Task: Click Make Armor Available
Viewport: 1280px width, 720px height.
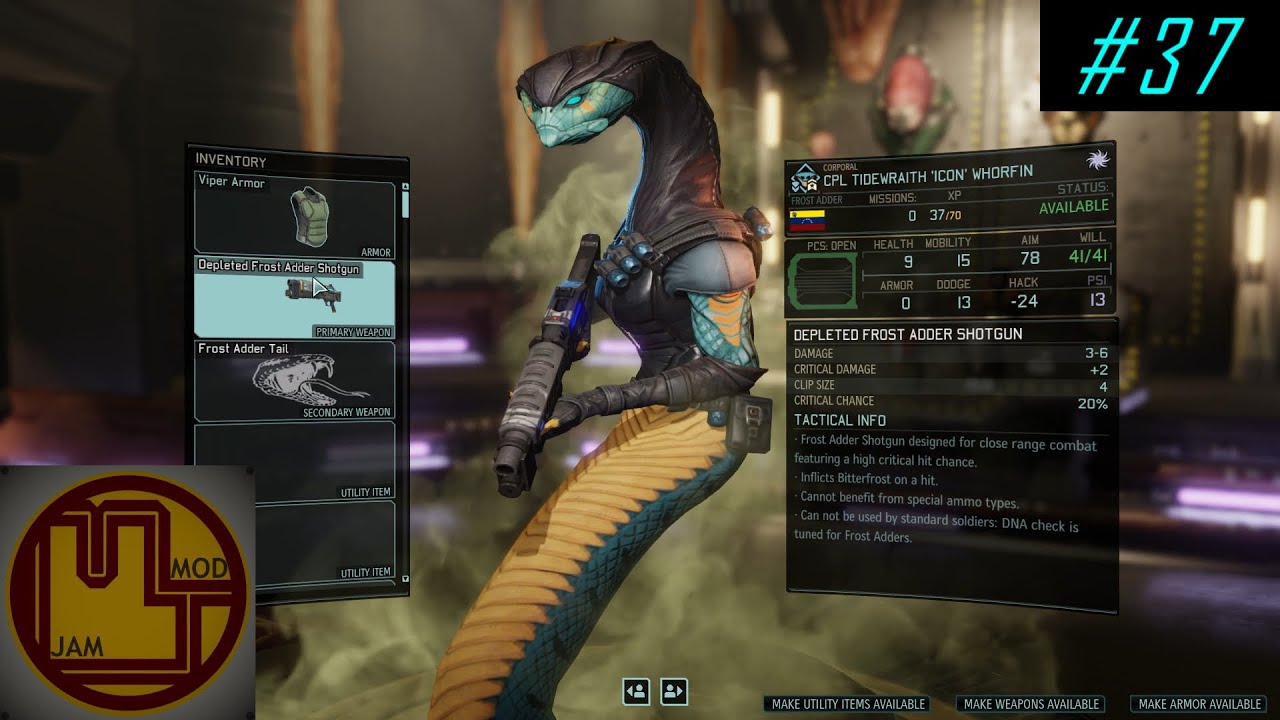Action: (1199, 704)
